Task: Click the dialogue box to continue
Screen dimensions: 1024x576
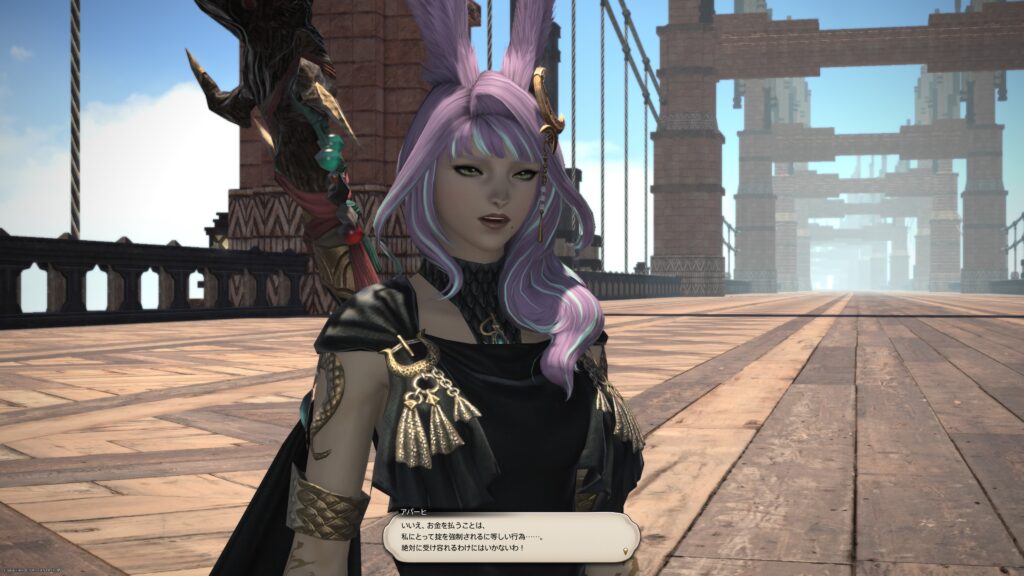Action: [510, 536]
